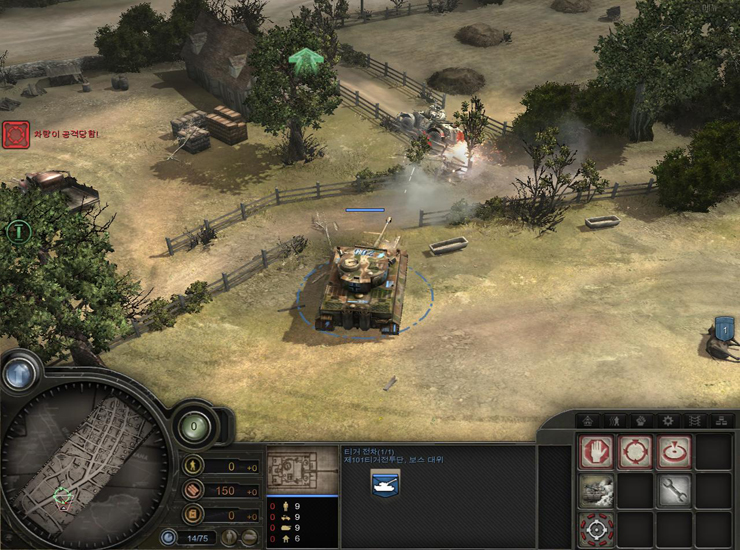The width and height of the screenshot is (740, 550).
Task: Click the green circular icon on left edge
Action: point(16,232)
